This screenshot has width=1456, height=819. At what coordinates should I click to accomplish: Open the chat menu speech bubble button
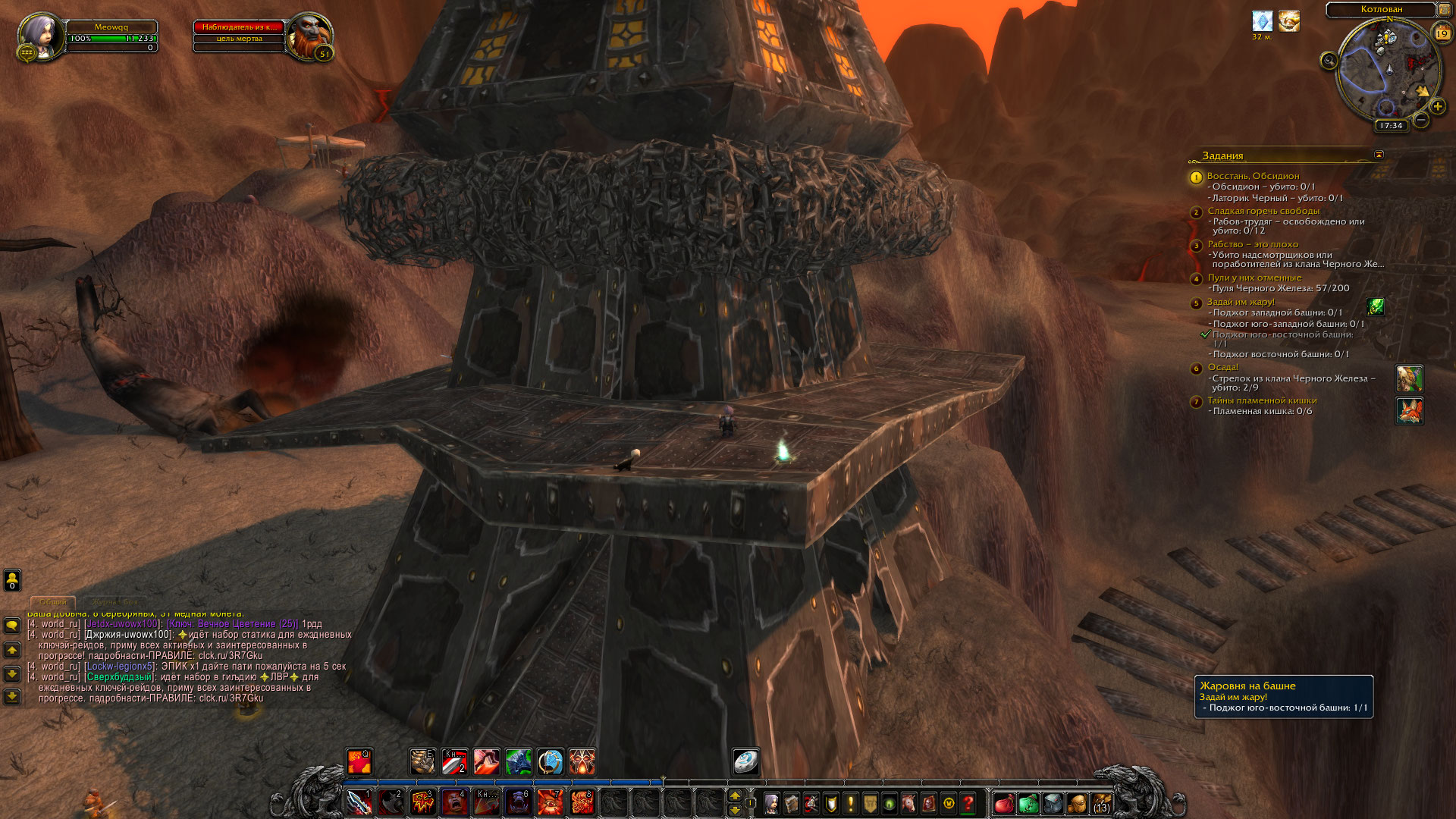pyautogui.click(x=12, y=626)
